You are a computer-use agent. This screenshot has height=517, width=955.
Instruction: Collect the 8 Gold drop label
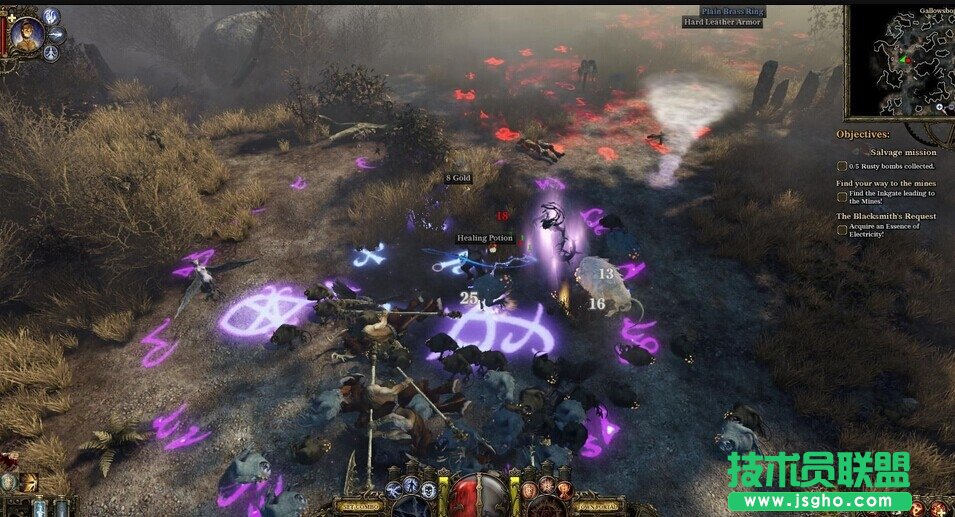(458, 178)
